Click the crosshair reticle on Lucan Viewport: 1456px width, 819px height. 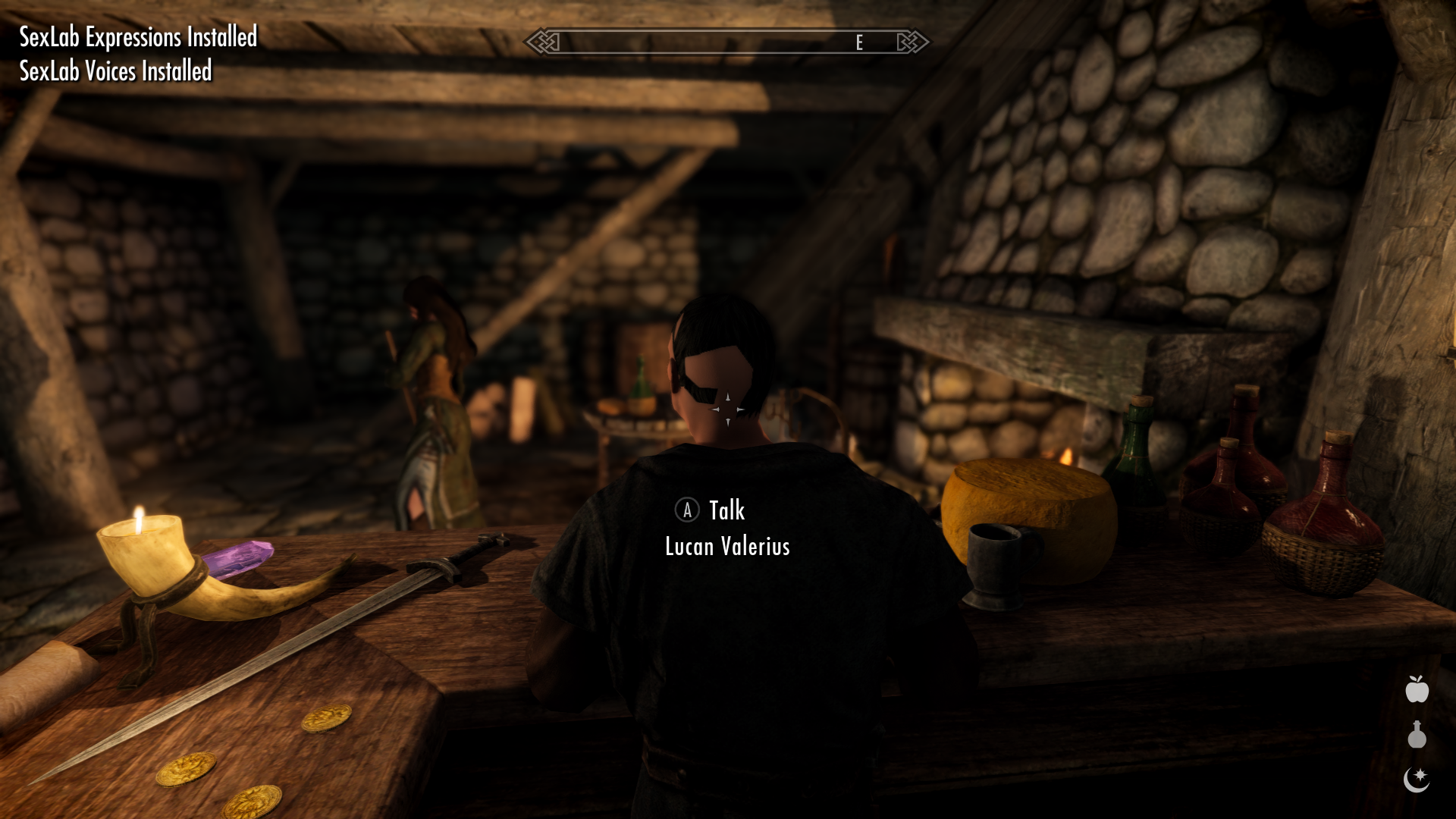(x=727, y=409)
